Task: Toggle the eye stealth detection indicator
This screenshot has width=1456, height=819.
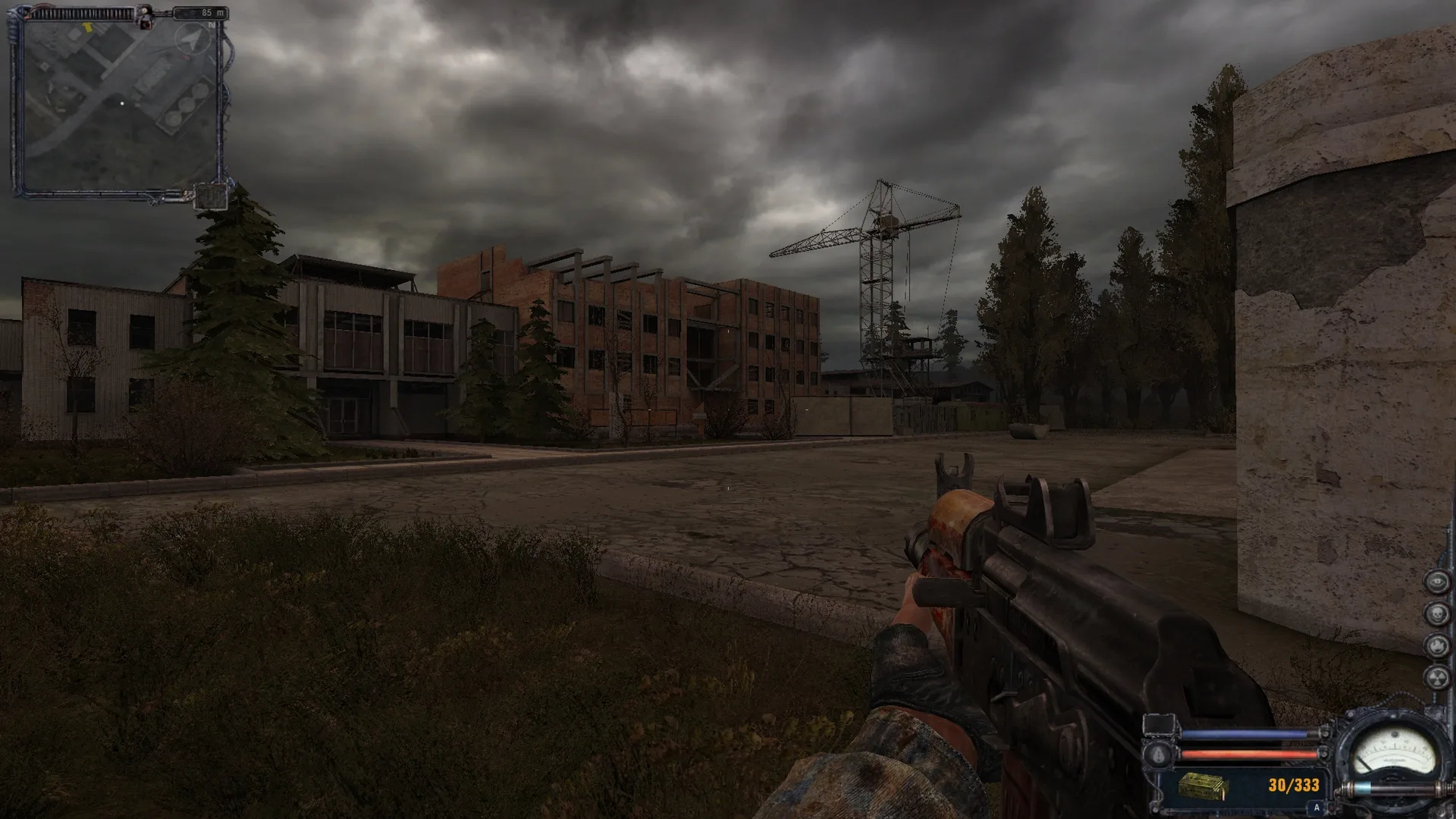Action: [x=1437, y=581]
